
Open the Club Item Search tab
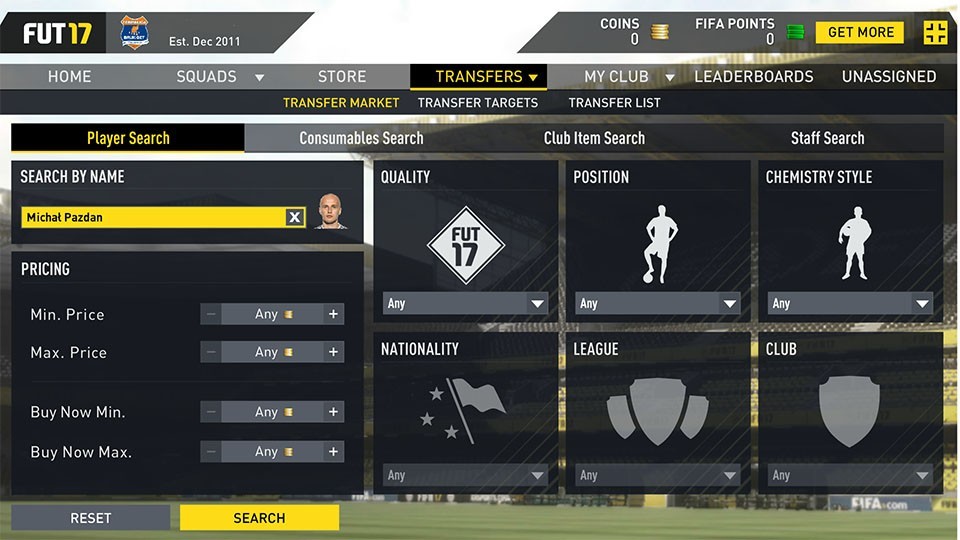coord(594,138)
